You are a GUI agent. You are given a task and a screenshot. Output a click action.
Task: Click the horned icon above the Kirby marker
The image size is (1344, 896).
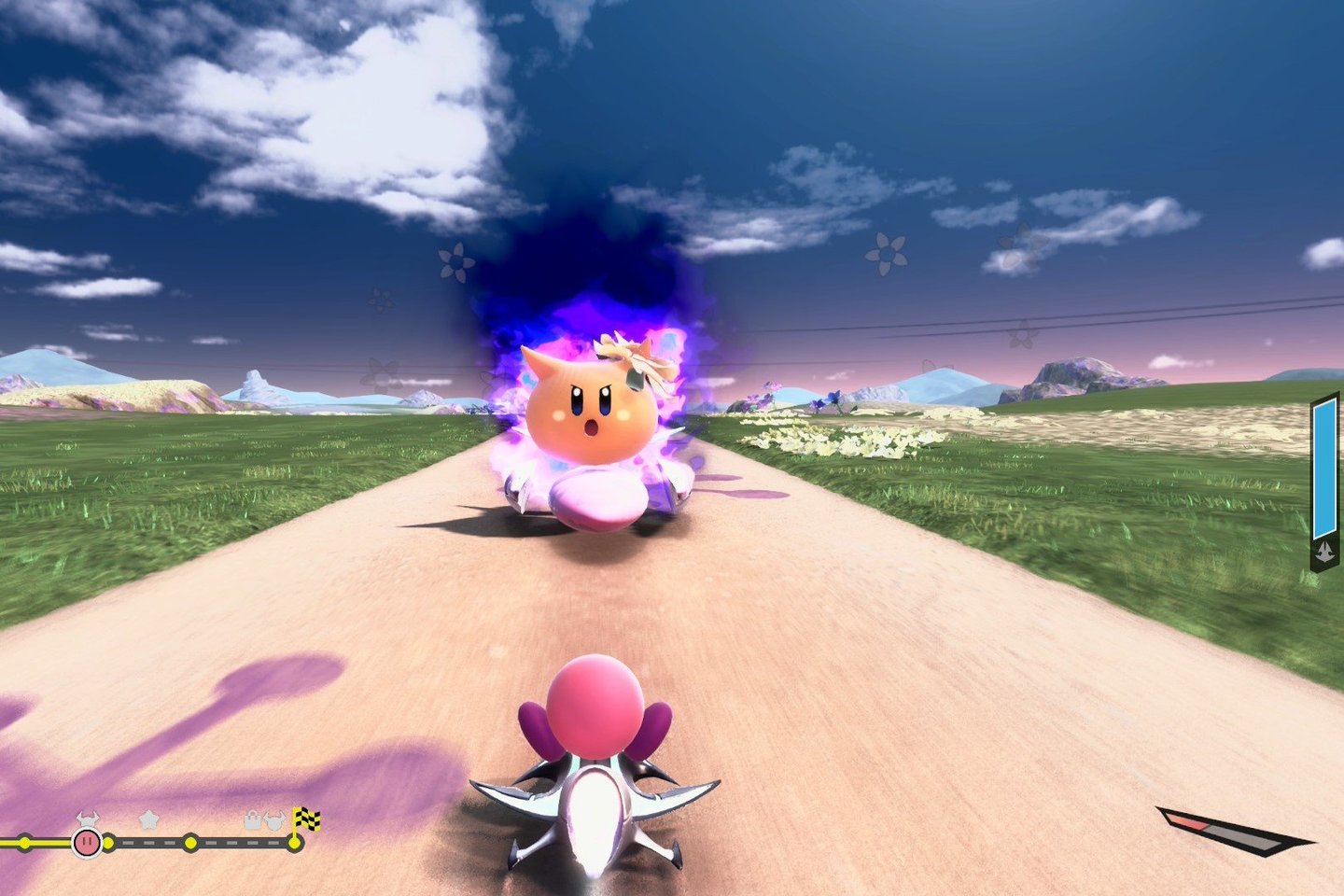pos(87,819)
